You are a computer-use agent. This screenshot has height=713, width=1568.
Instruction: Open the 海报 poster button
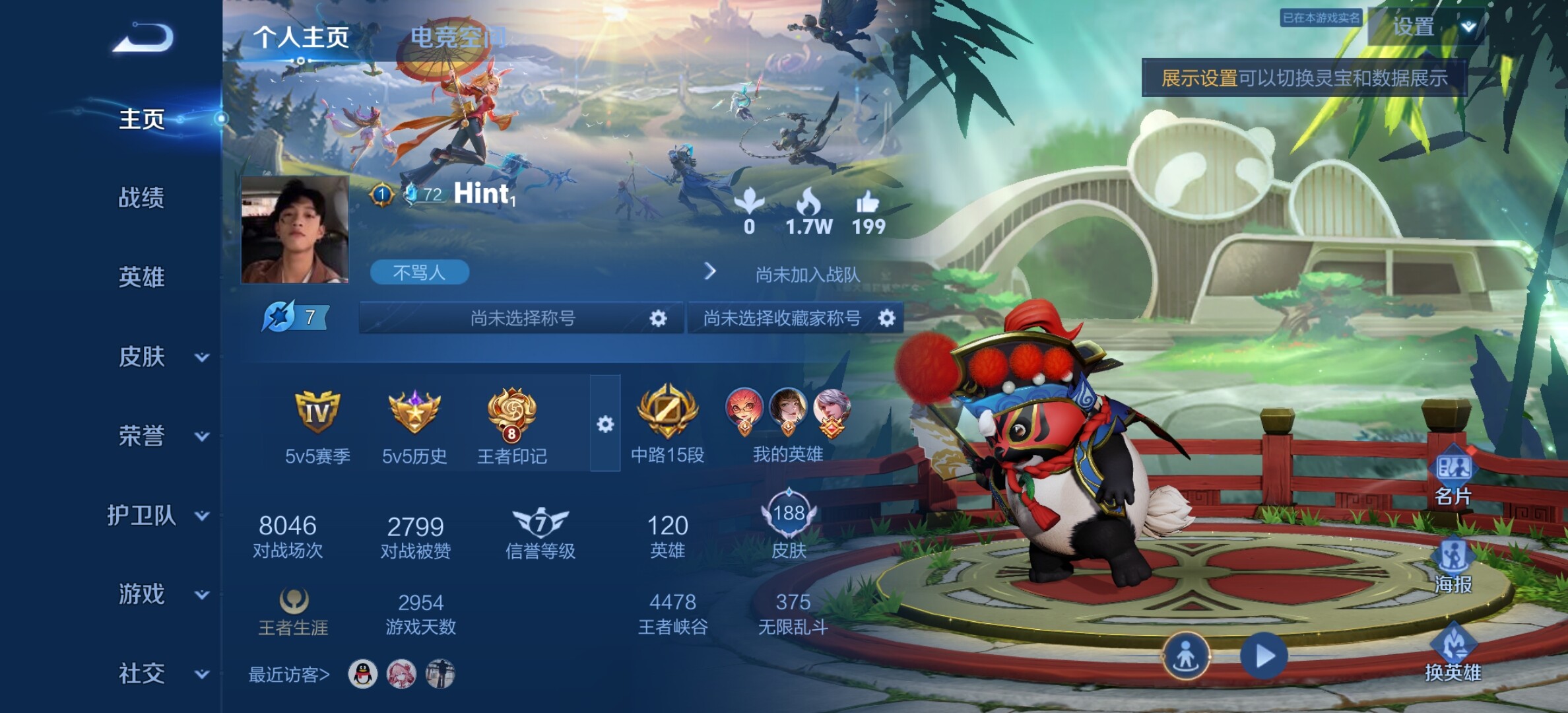click(x=1453, y=566)
